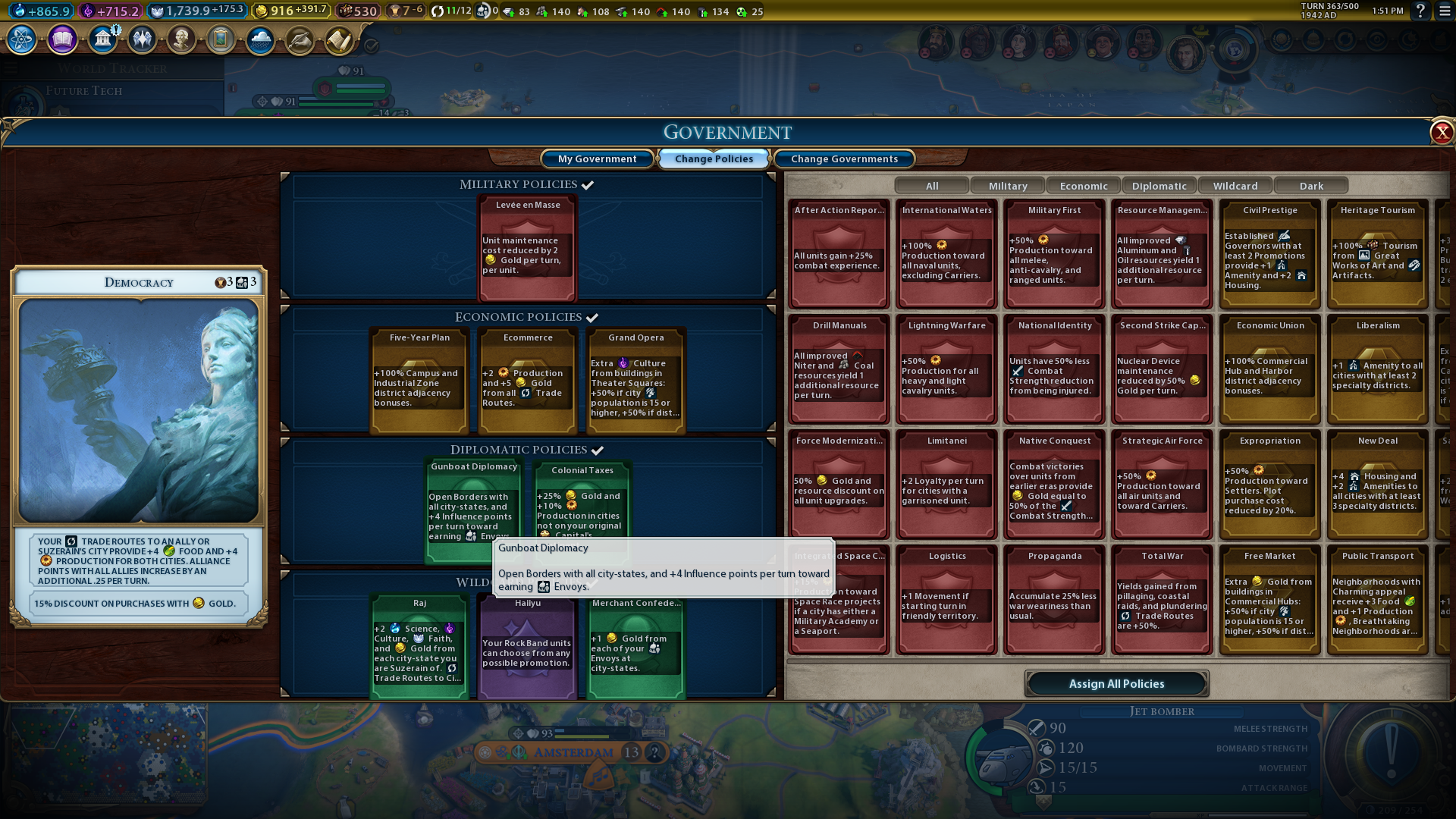Select the Levée en Masse slotted card
Viewport: 1456px width, 819px height.
[x=528, y=247]
